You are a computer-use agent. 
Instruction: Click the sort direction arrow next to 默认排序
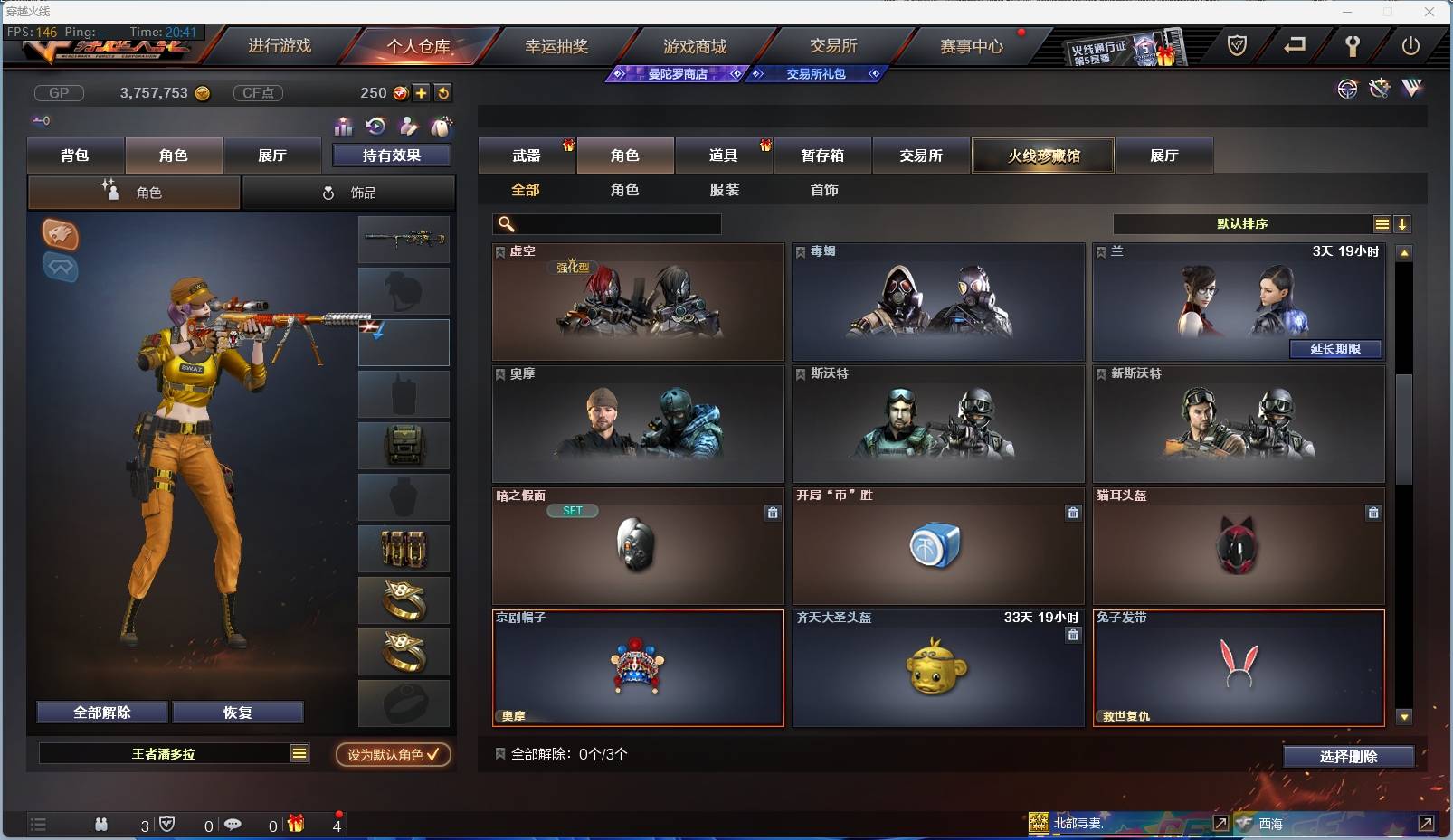coord(1404,223)
